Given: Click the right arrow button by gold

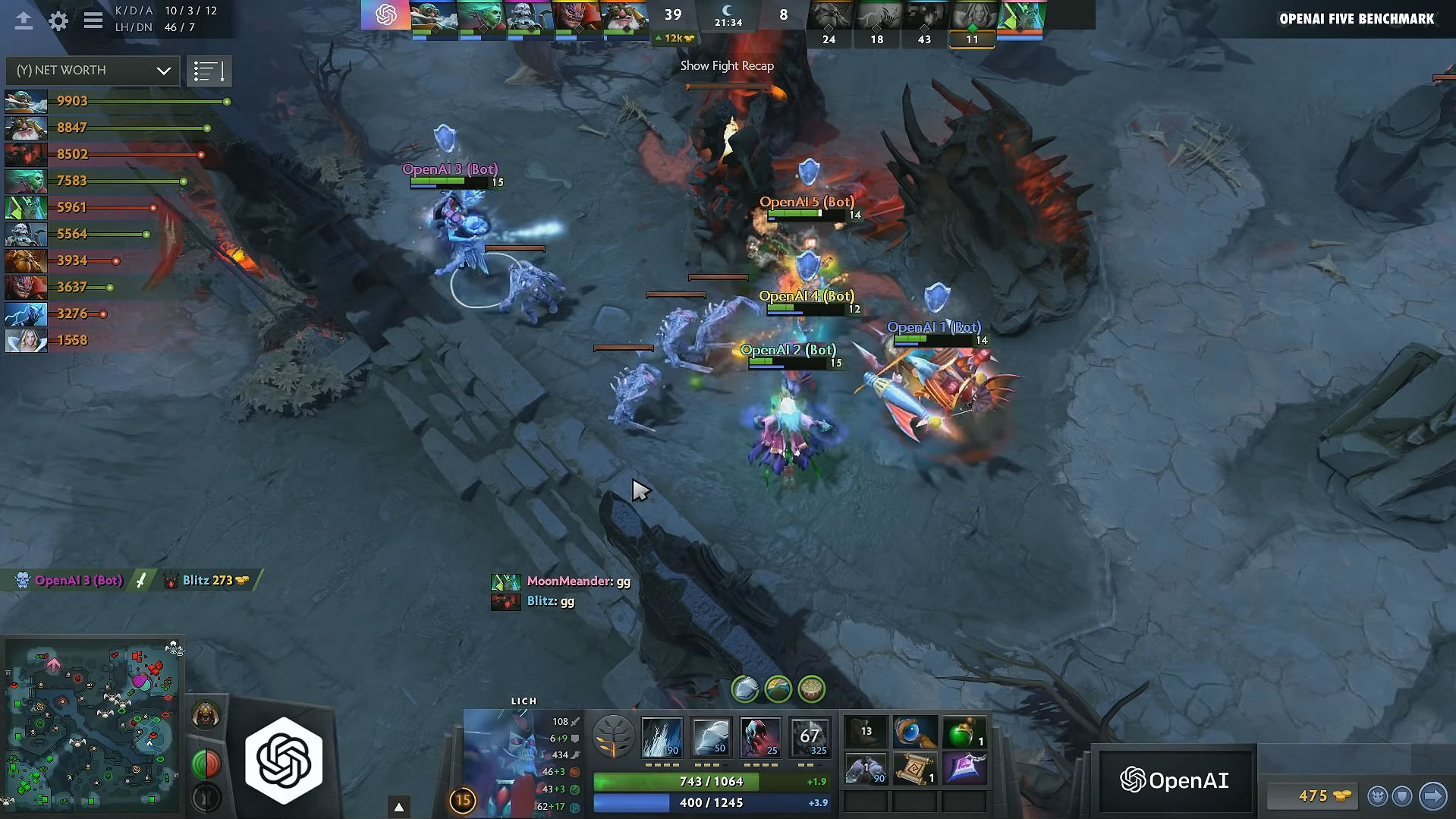Looking at the screenshot, I should [x=1432, y=795].
